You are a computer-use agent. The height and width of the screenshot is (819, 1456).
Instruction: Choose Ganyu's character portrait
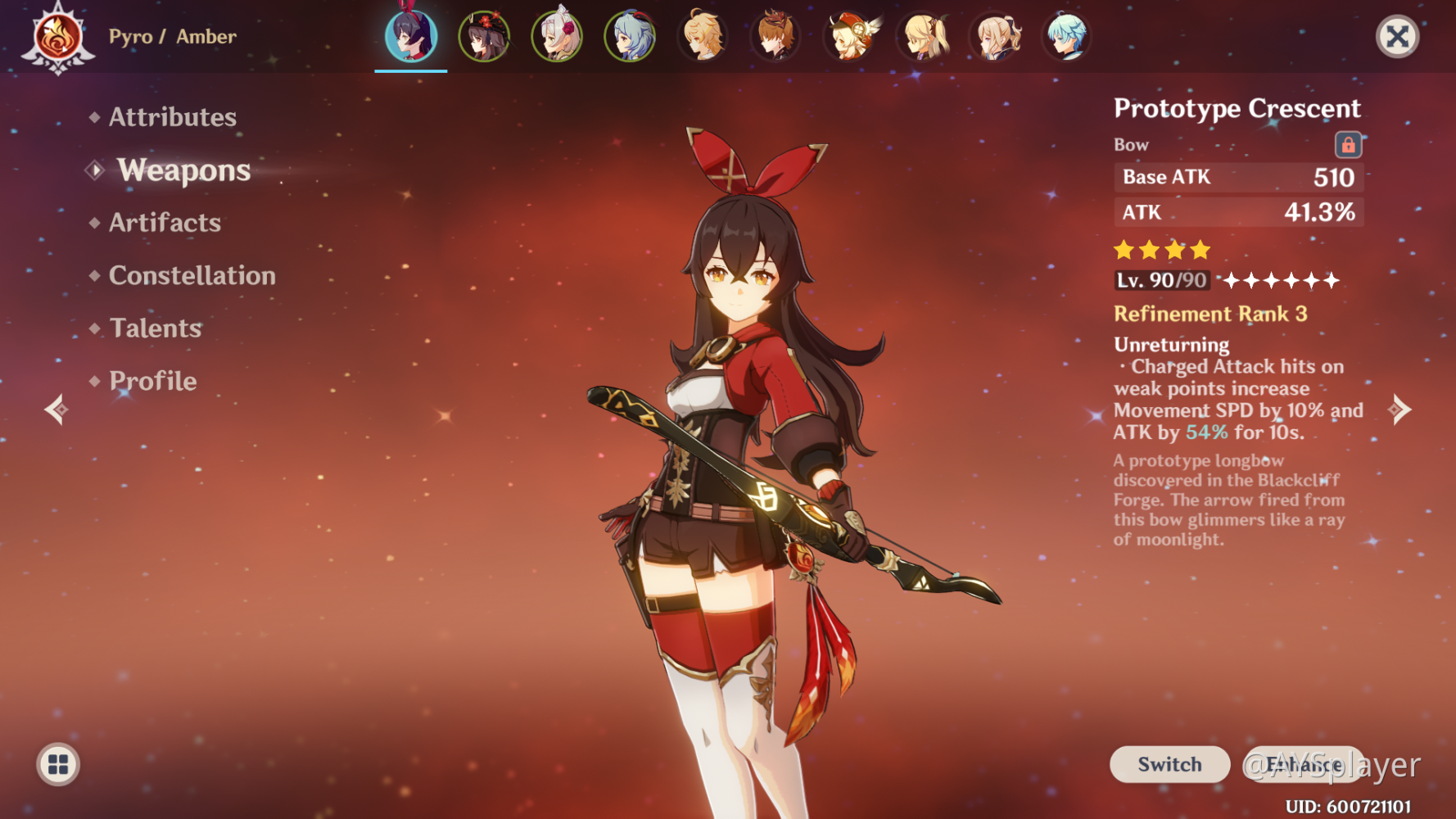coord(630,37)
